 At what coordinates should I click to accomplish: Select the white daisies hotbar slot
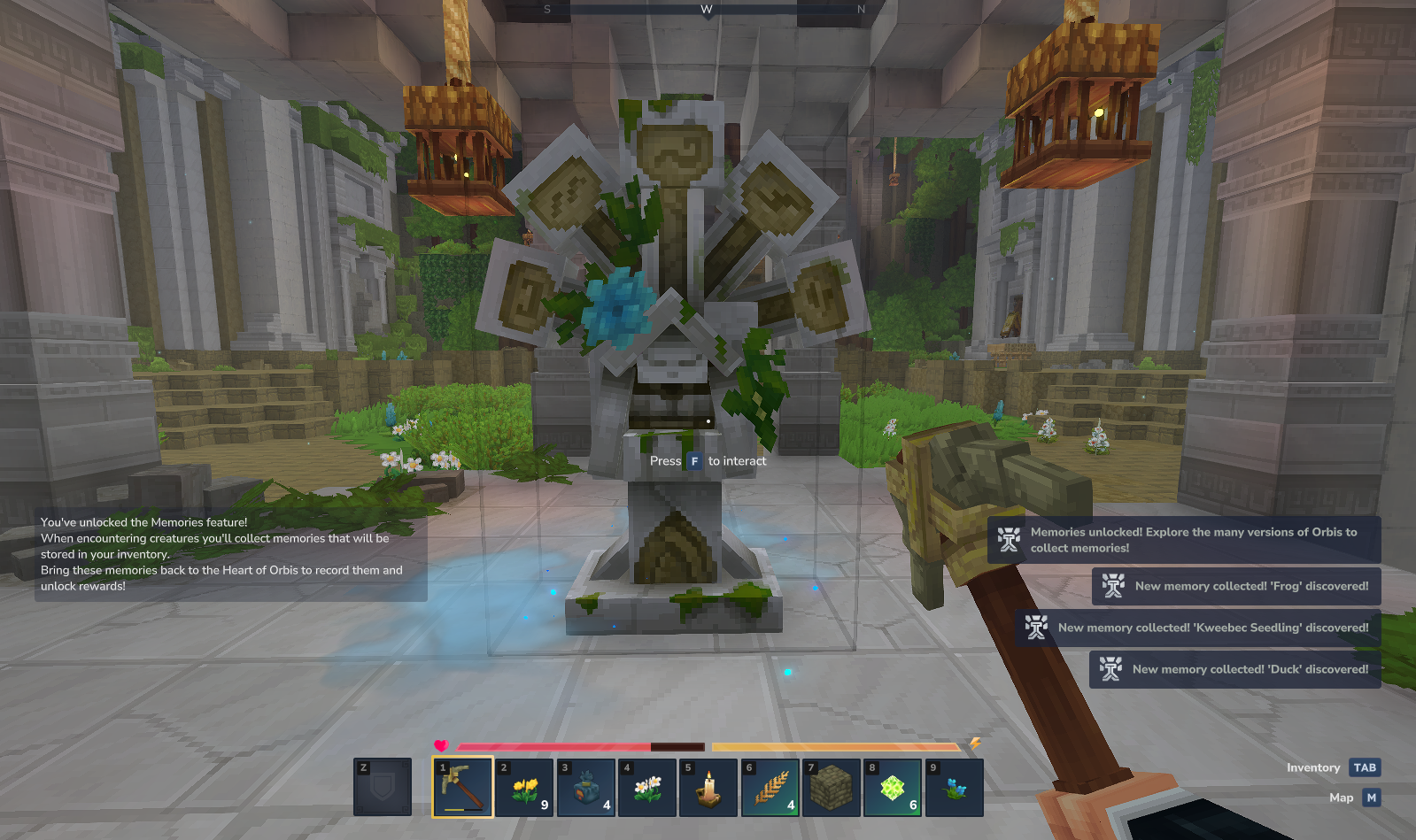click(647, 787)
